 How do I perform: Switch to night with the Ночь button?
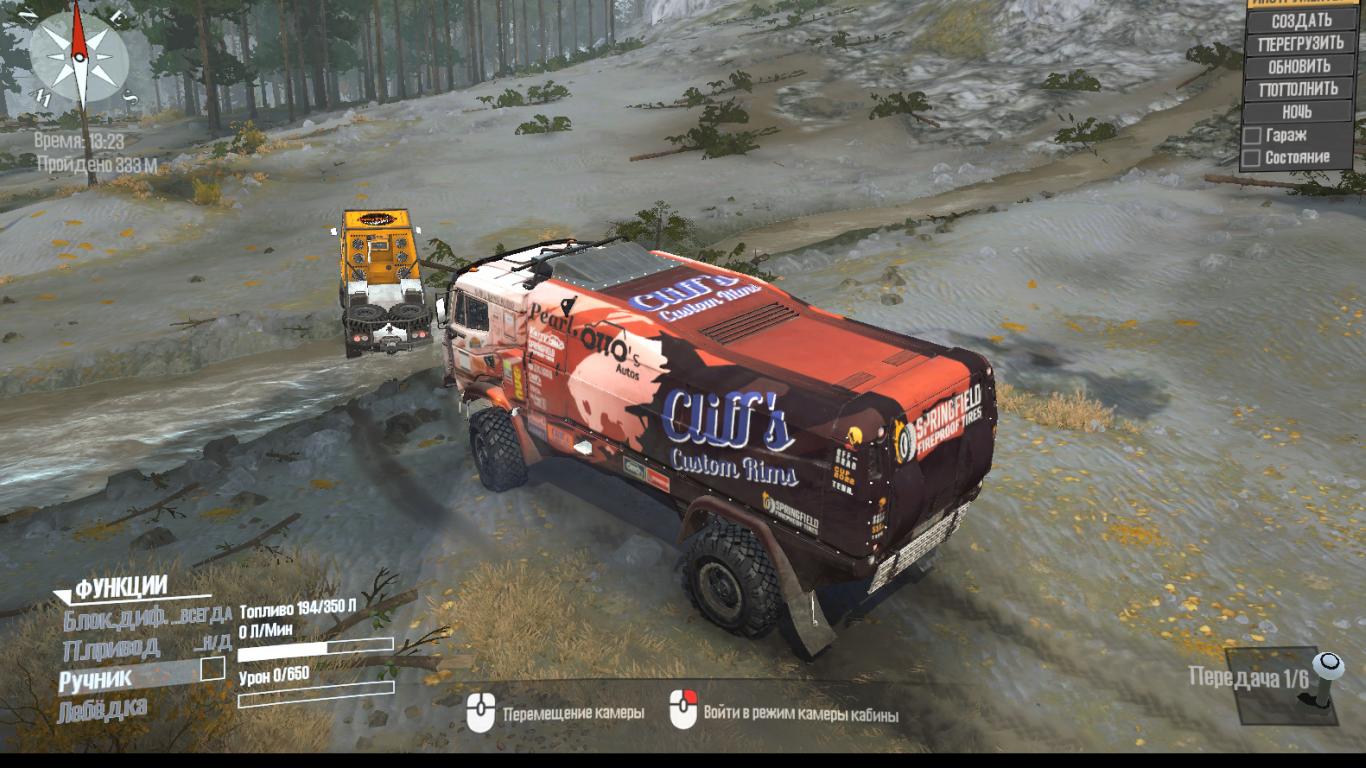pos(1297,112)
